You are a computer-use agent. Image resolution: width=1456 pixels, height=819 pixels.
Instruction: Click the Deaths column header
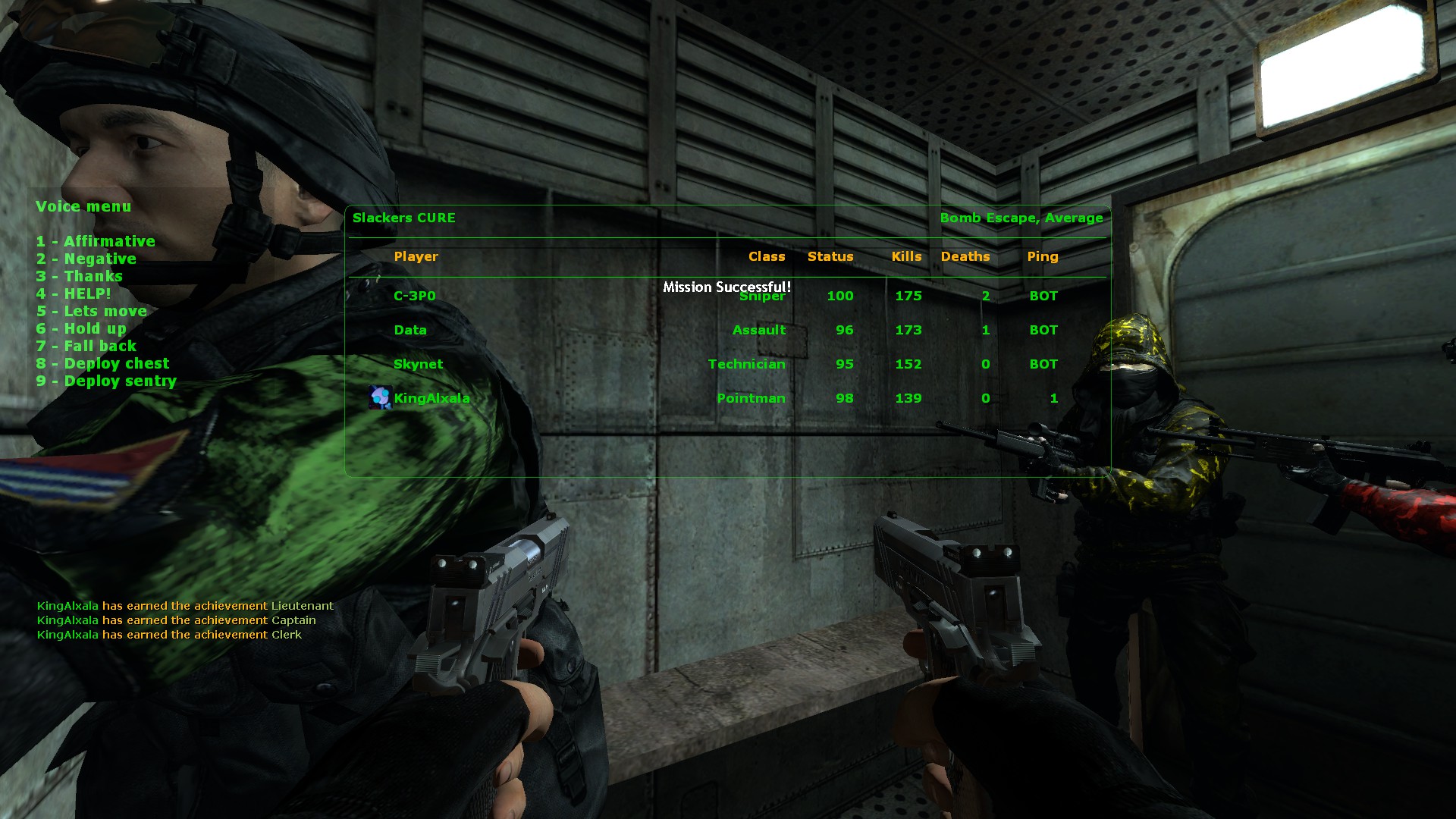(x=965, y=256)
